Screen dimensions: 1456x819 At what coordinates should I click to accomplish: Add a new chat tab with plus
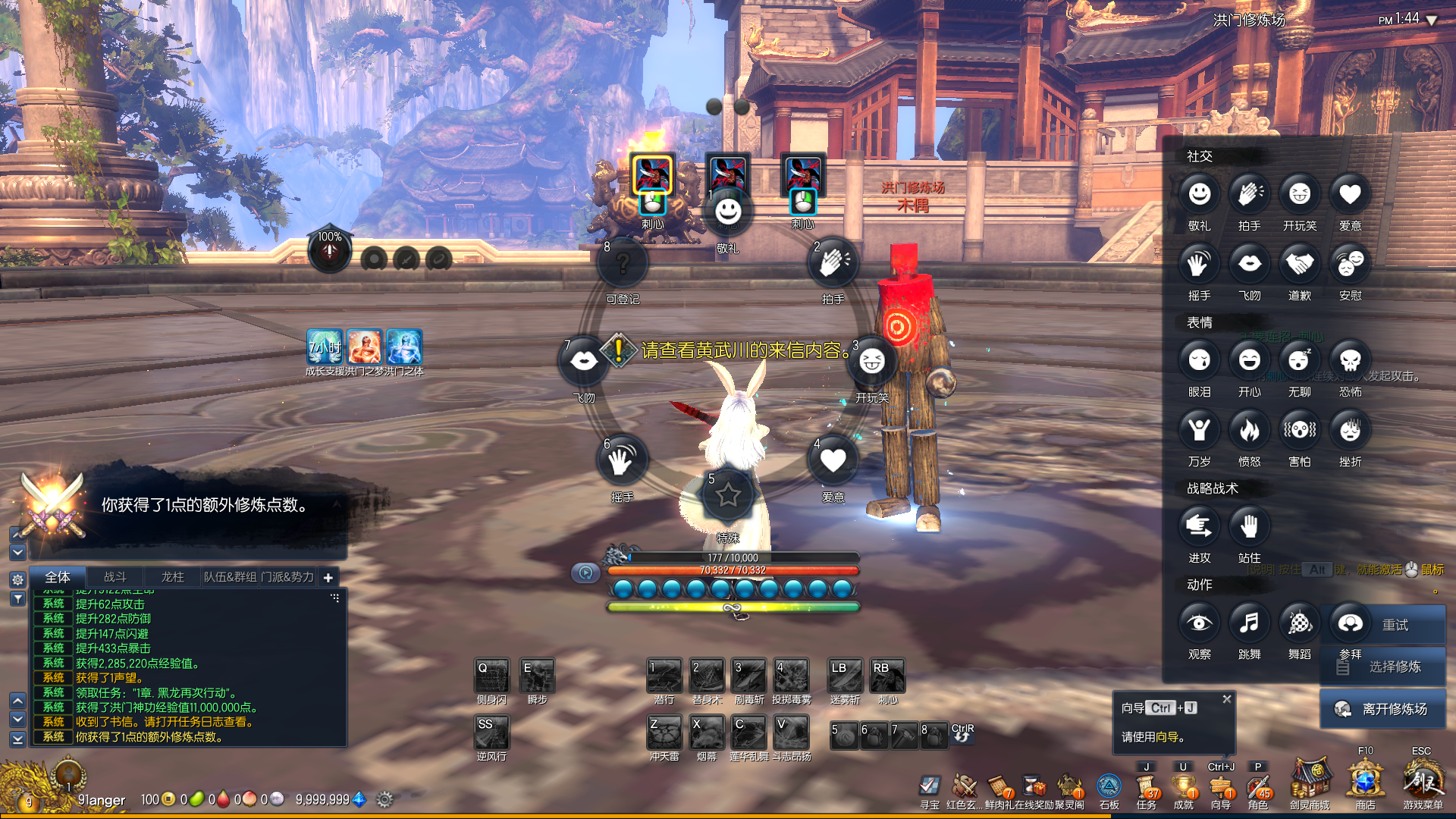[328, 578]
